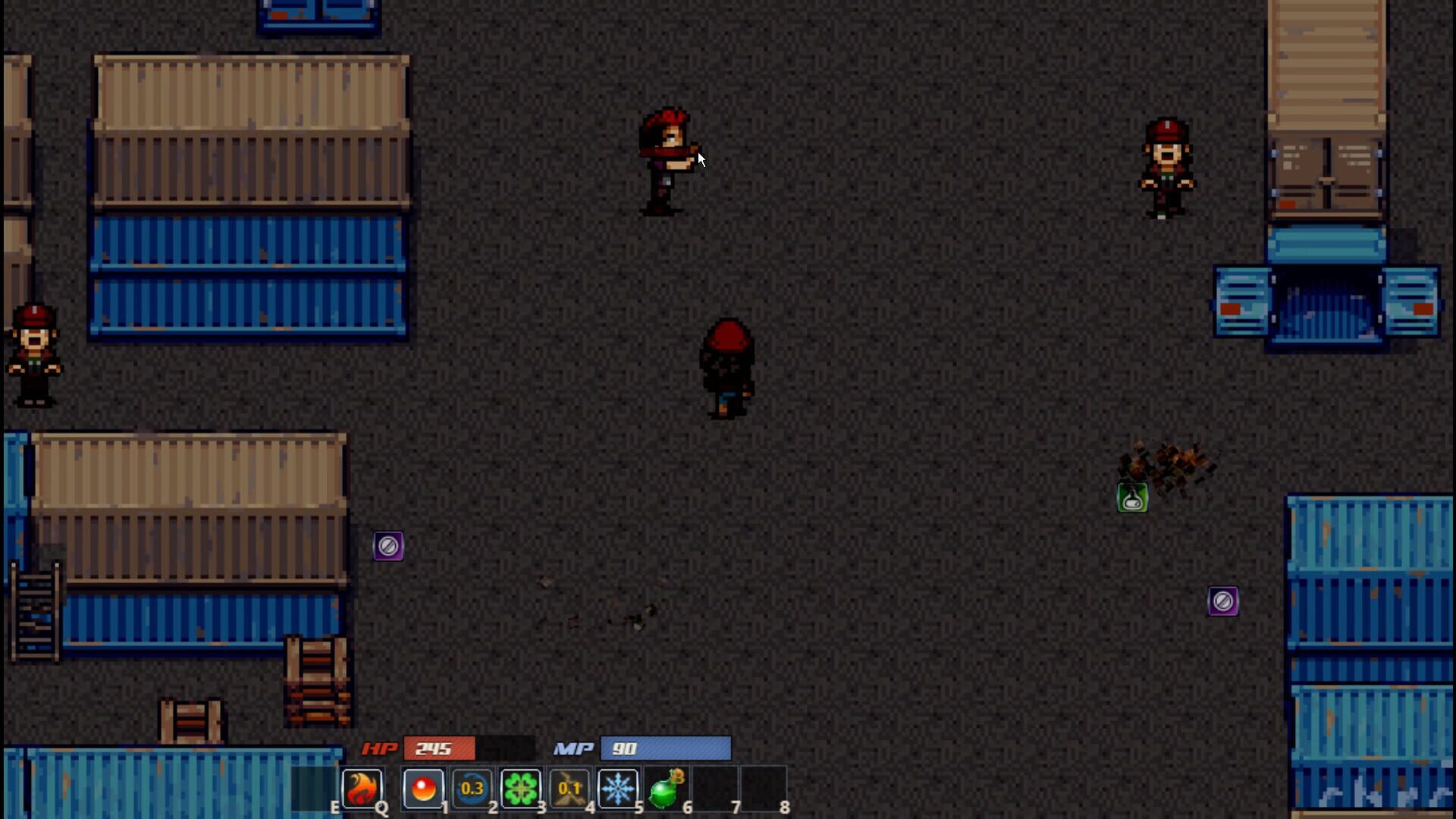The height and width of the screenshot is (819, 1456).
Task: Click the blue 0.3 cooldown skill in slot 2
Action: coord(472,787)
